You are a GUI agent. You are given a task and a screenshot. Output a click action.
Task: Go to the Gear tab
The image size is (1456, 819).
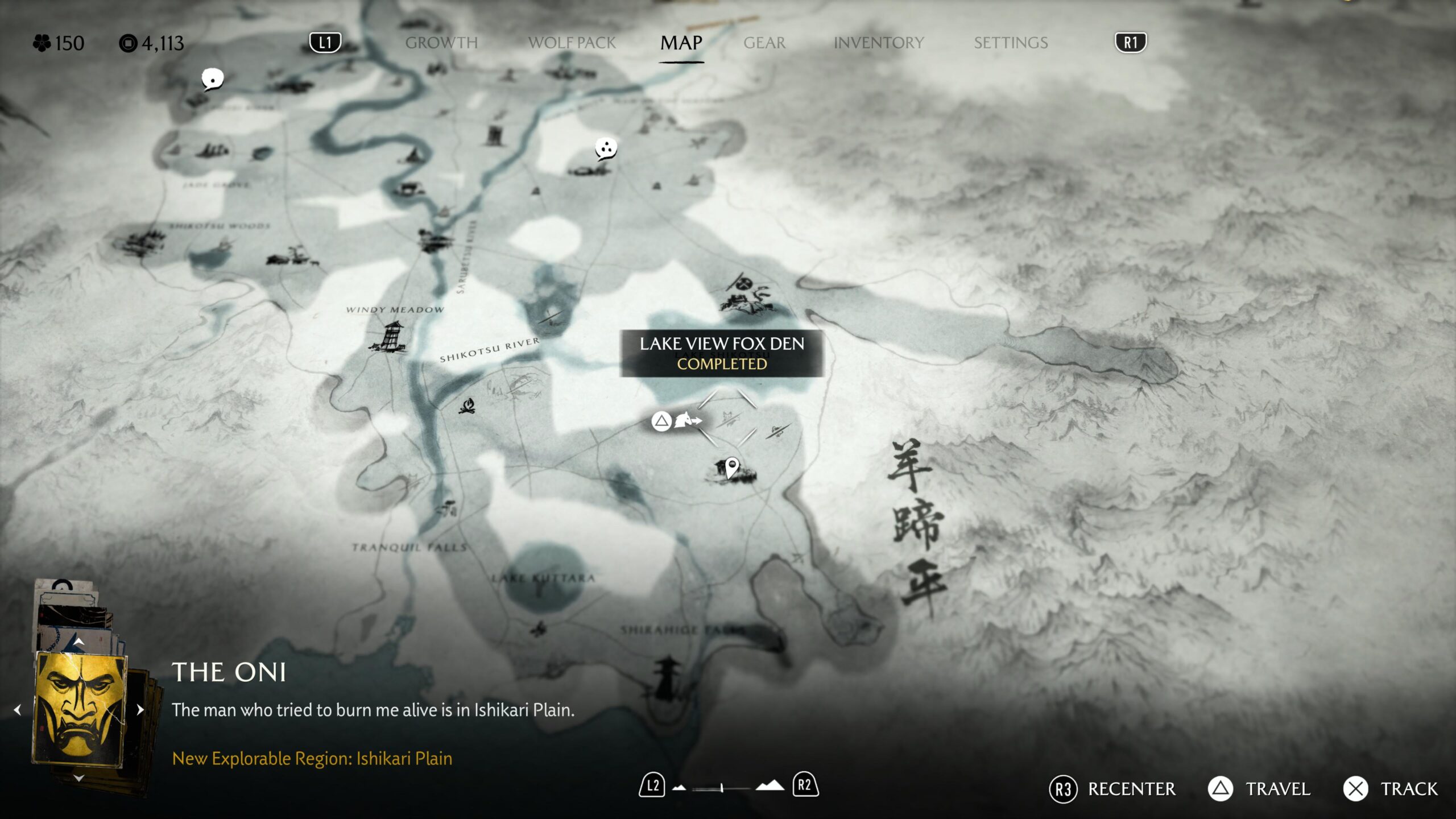(764, 43)
